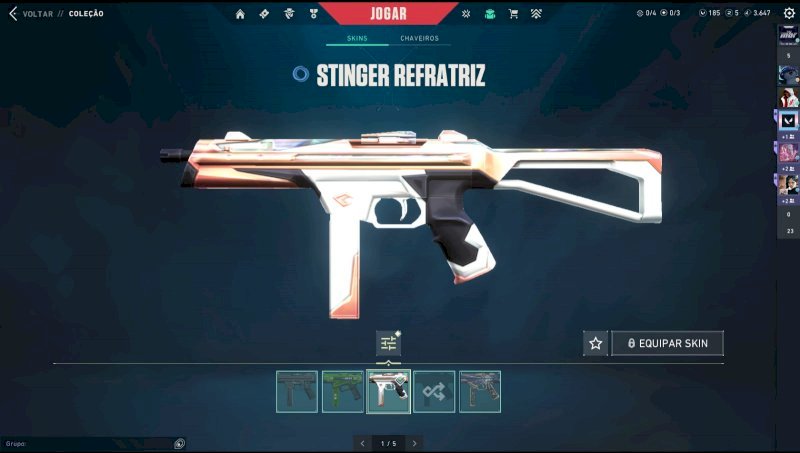Choose the gray-blue Stinger skin thumbnail
Screen dimensions: 800x453
(x=480, y=391)
